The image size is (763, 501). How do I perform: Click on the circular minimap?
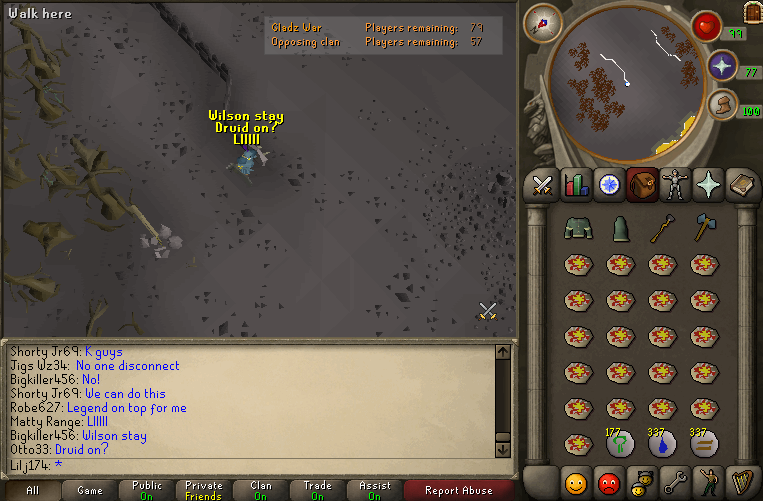627,85
